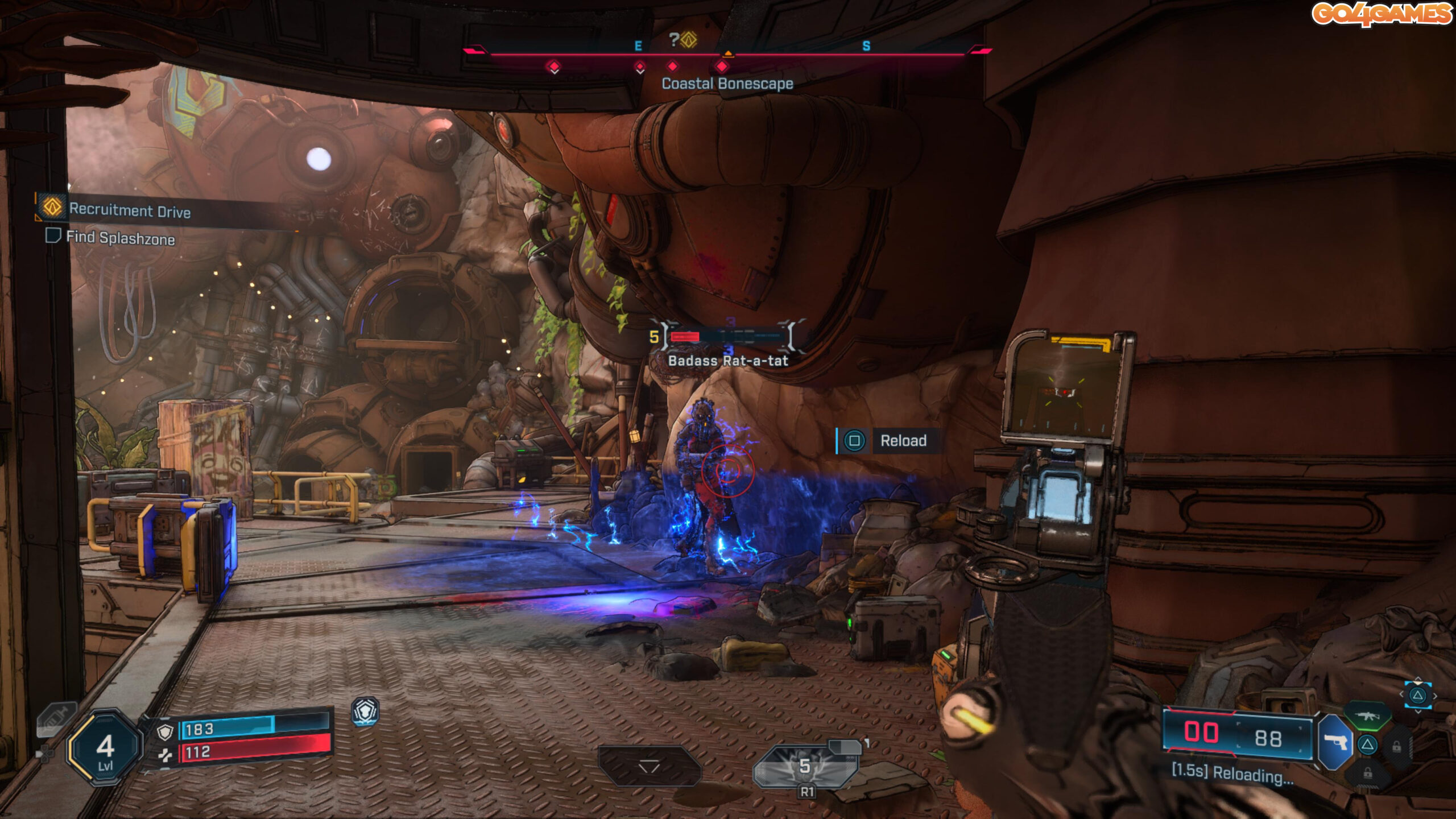This screenshot has height=819, width=1456.
Task: Select the pistol weapon slot
Action: (1335, 742)
